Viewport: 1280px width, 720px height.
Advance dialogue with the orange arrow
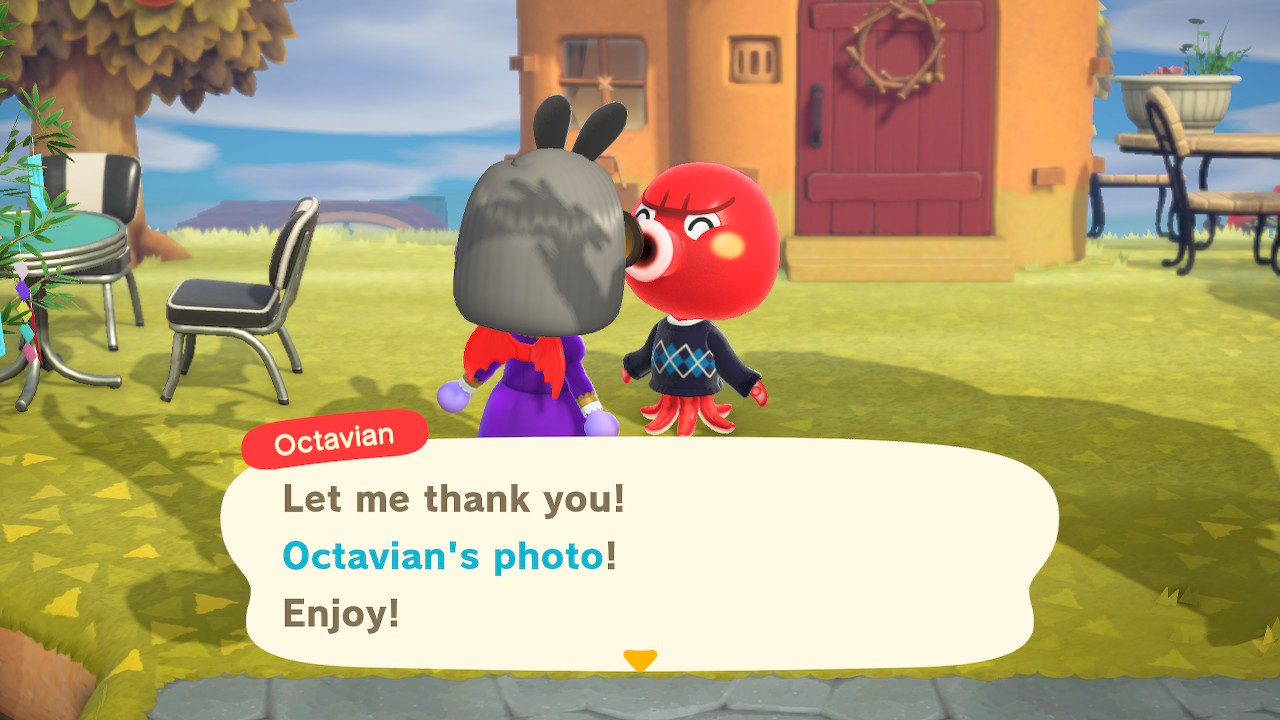tap(640, 660)
